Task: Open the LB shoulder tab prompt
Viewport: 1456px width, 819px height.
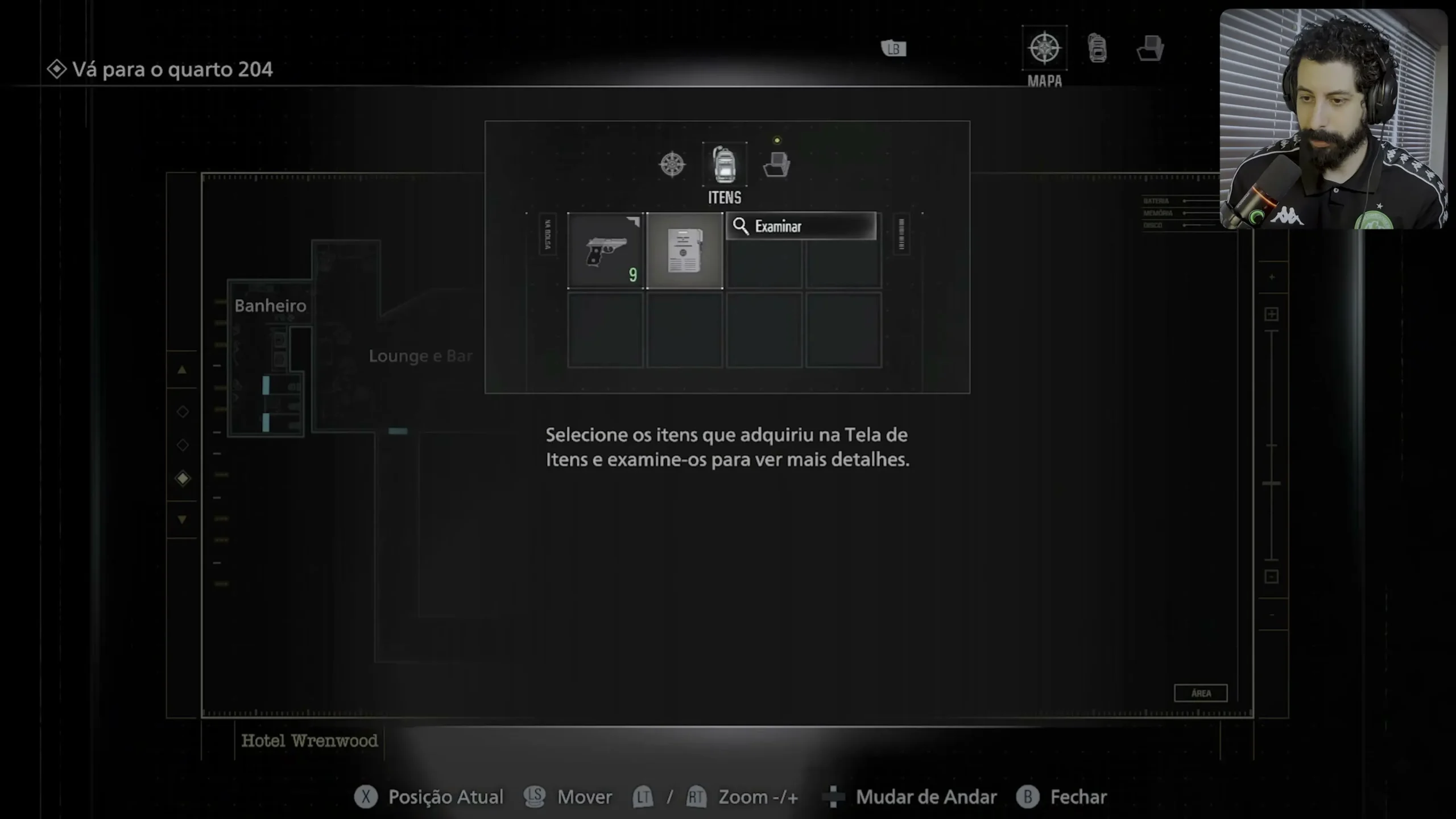Action: coord(894,48)
